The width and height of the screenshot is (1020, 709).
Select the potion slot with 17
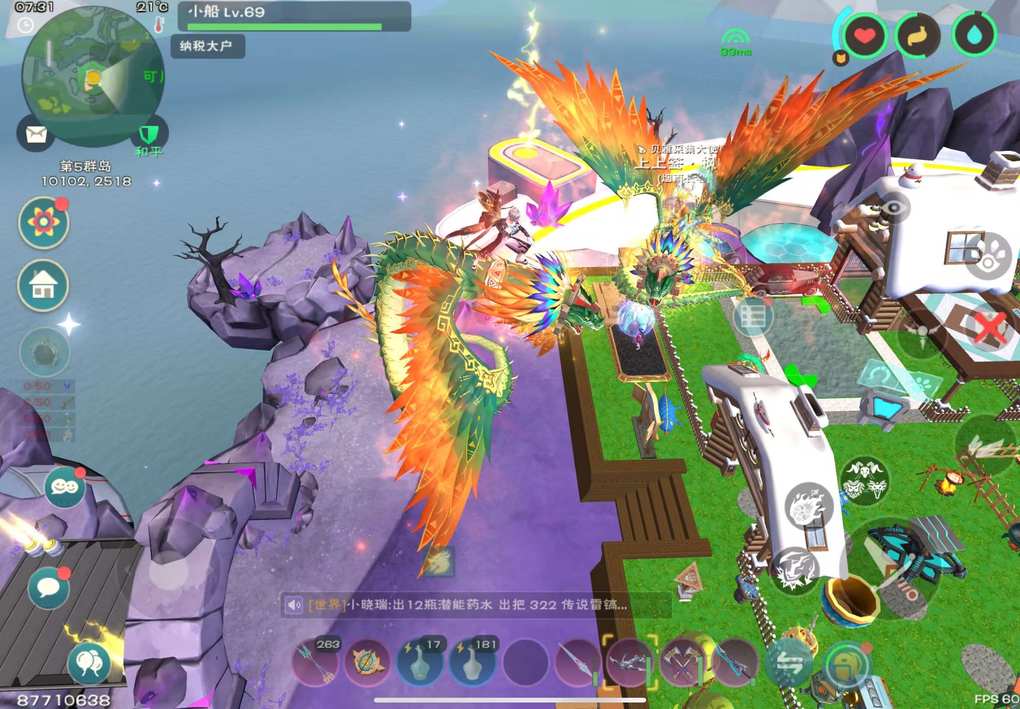tap(420, 662)
